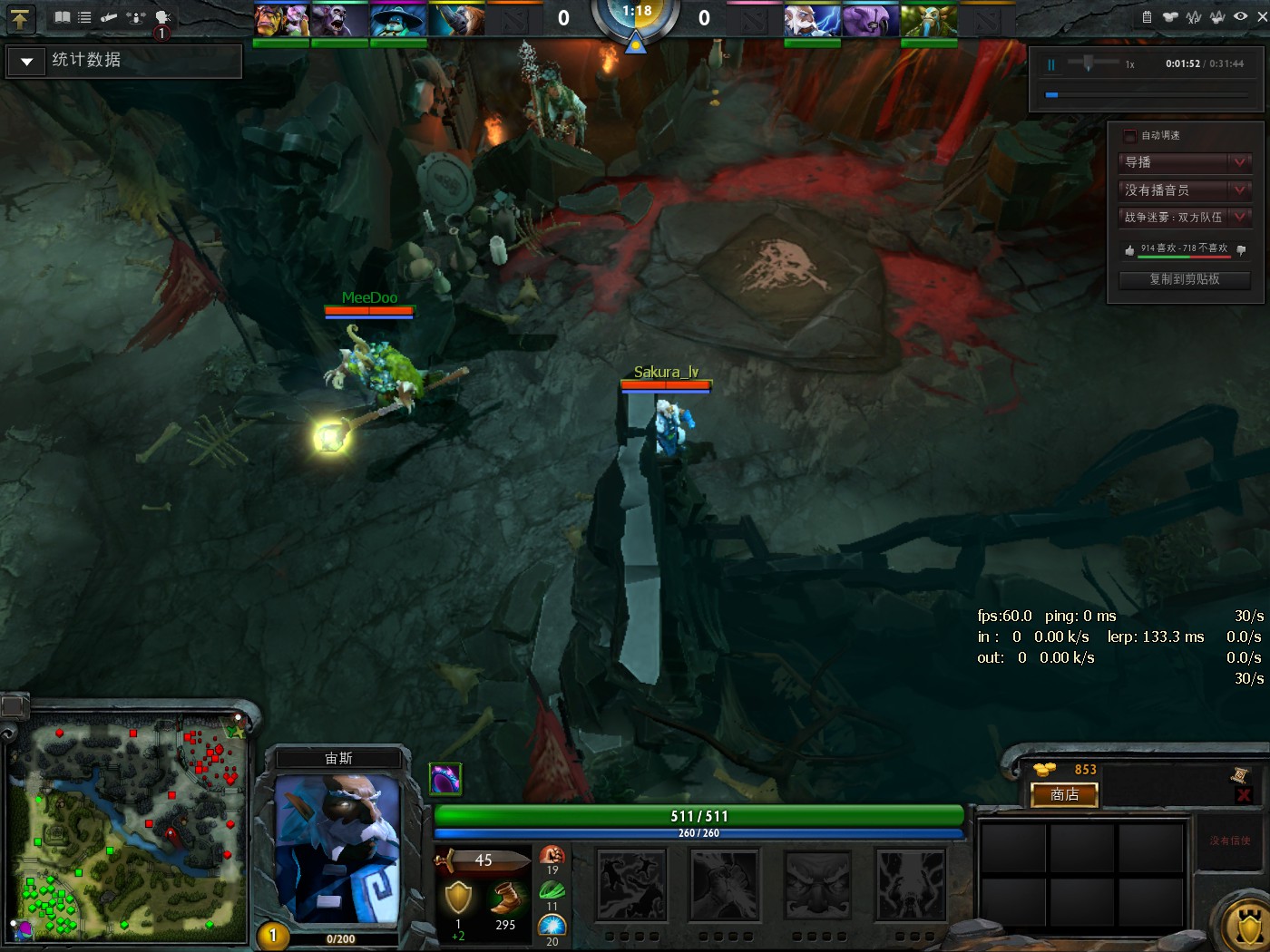Give this replay a thumbs up
1270x952 pixels.
(x=1128, y=248)
